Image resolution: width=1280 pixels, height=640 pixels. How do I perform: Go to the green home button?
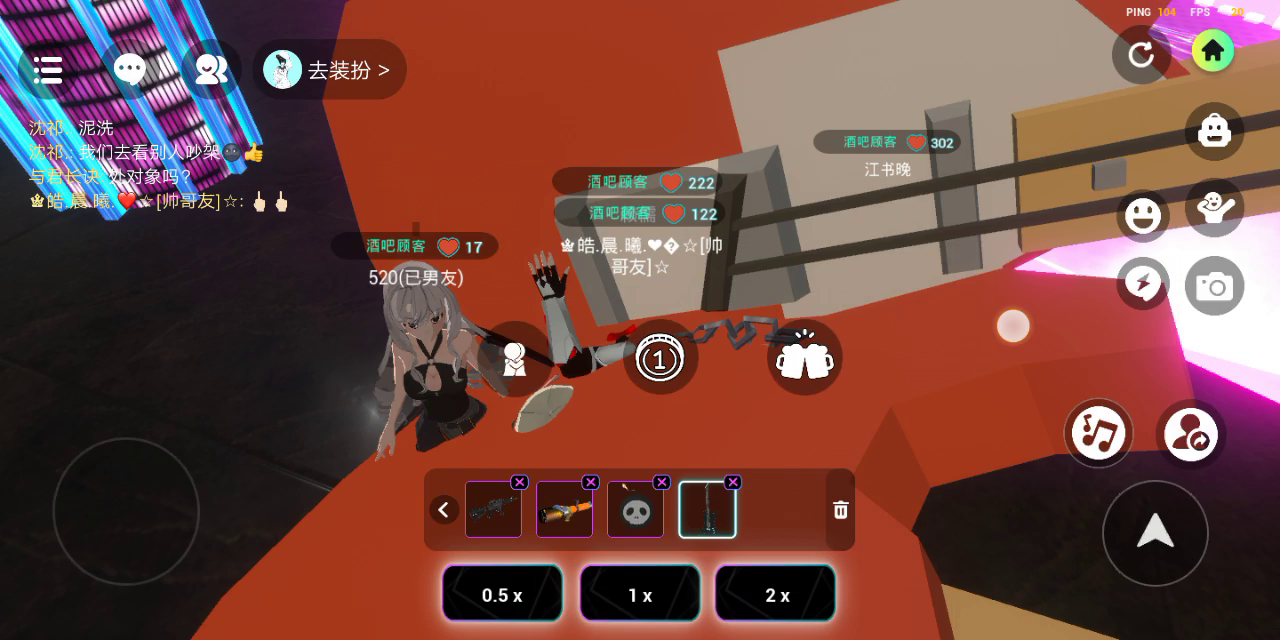click(1213, 51)
